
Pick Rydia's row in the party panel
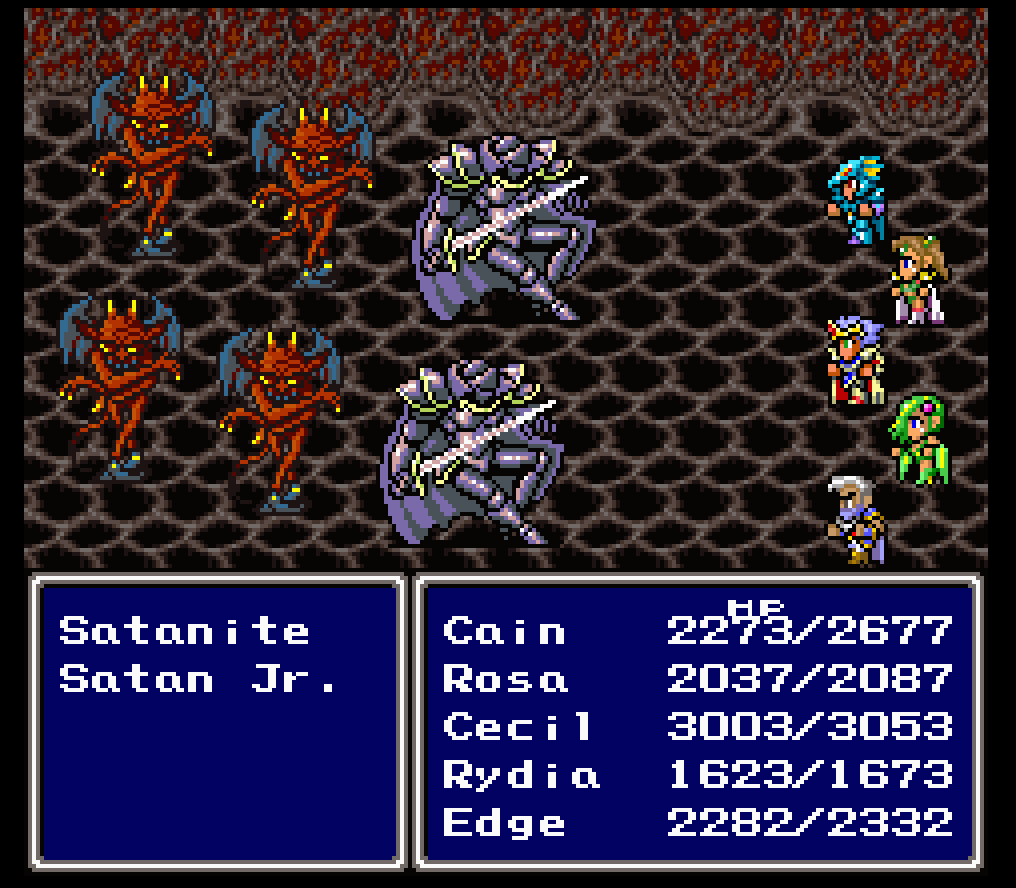[521, 775]
